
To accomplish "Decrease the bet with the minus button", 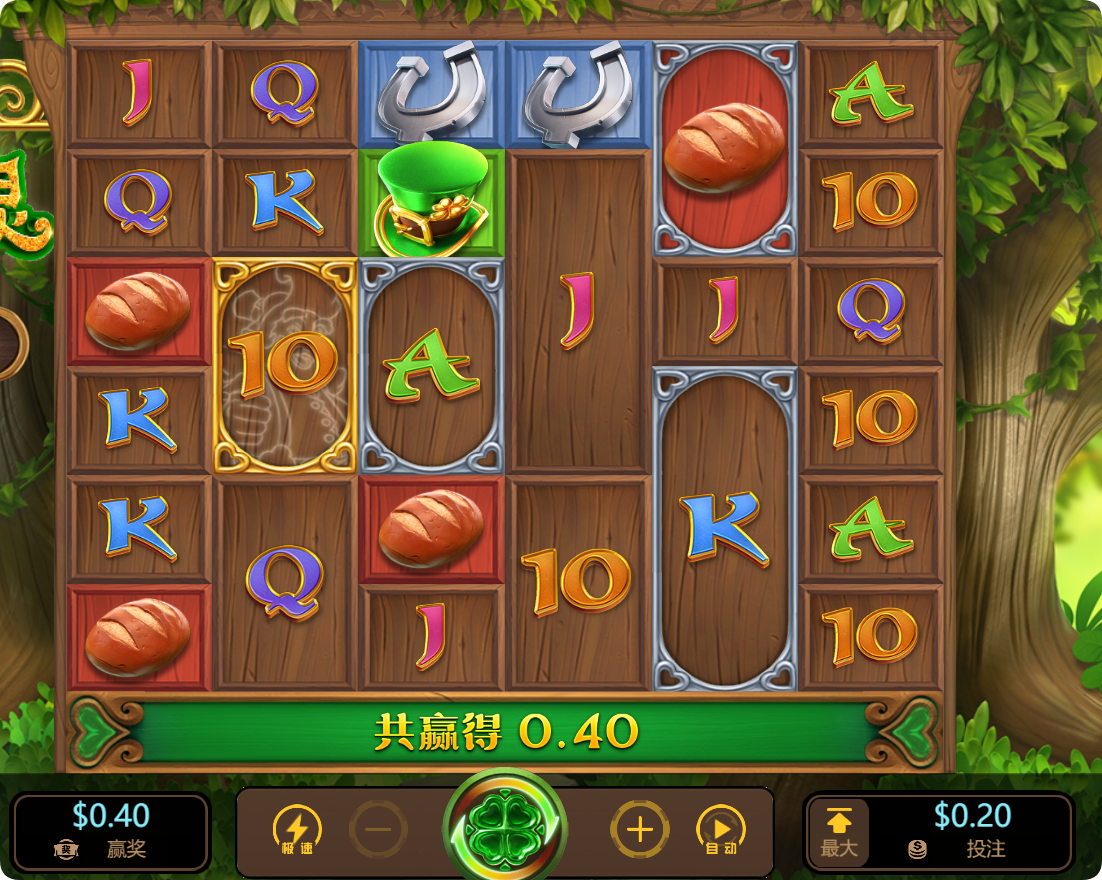I will point(378,829).
